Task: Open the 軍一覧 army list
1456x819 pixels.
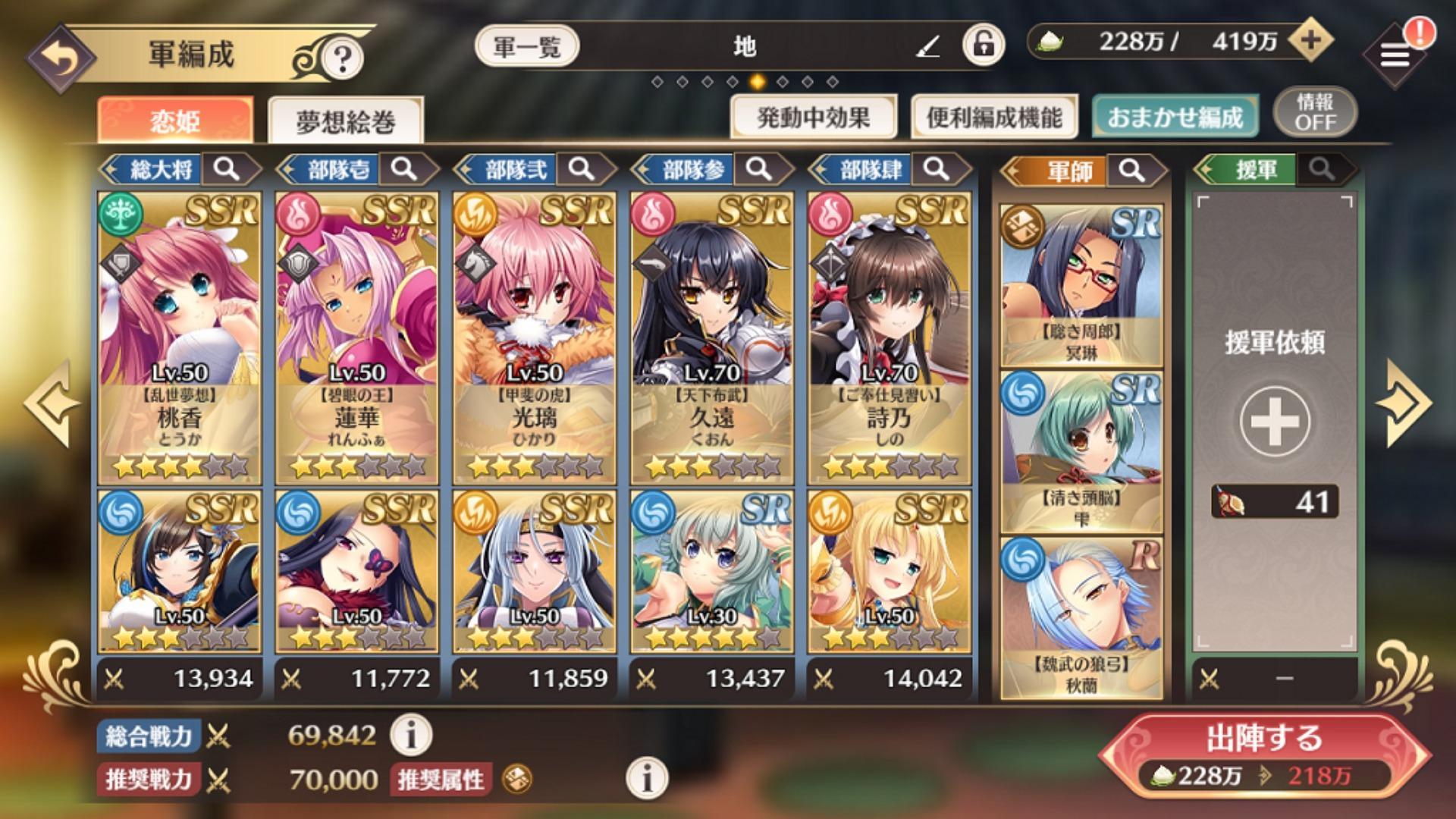Action: (527, 47)
